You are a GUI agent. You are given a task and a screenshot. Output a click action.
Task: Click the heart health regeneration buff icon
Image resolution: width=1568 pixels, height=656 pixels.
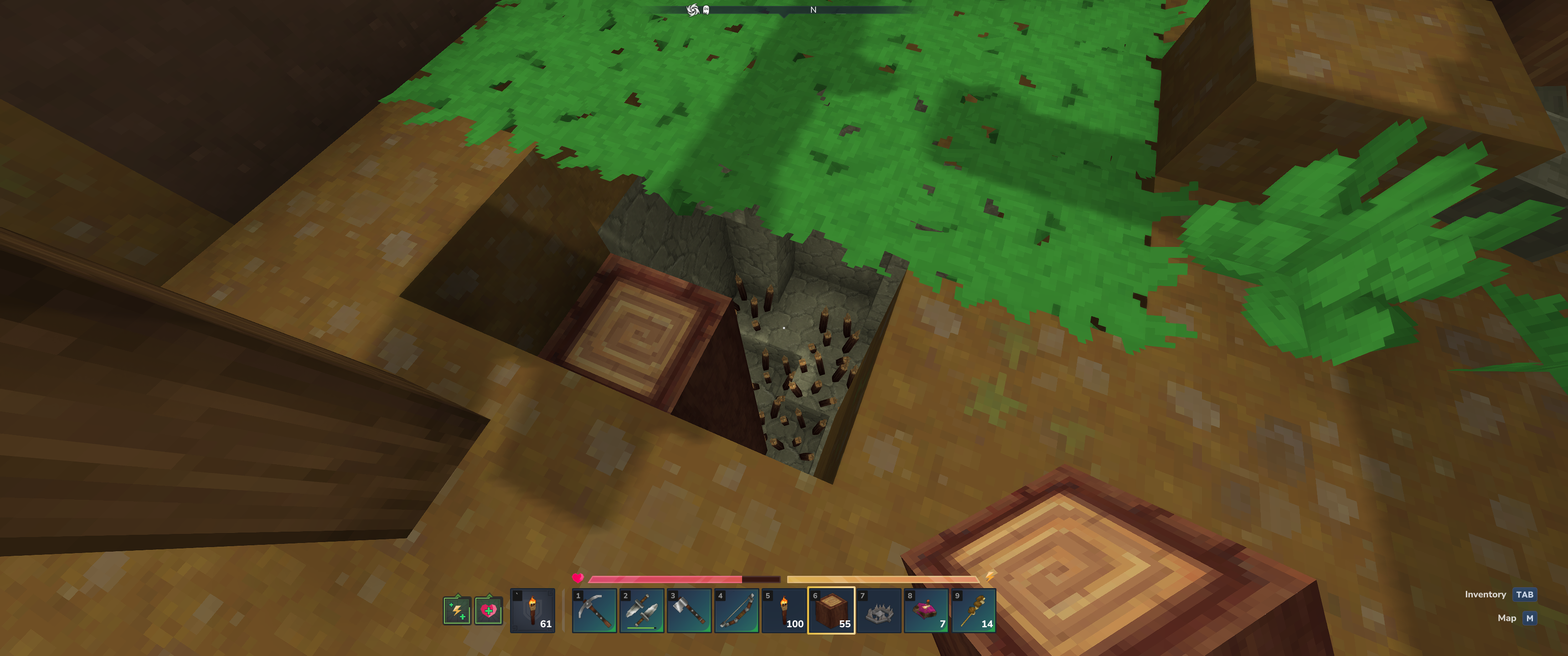(488, 610)
